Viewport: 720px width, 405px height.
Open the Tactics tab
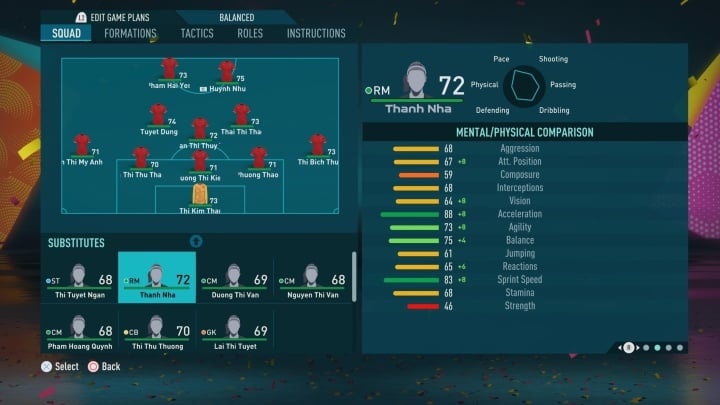coord(197,33)
